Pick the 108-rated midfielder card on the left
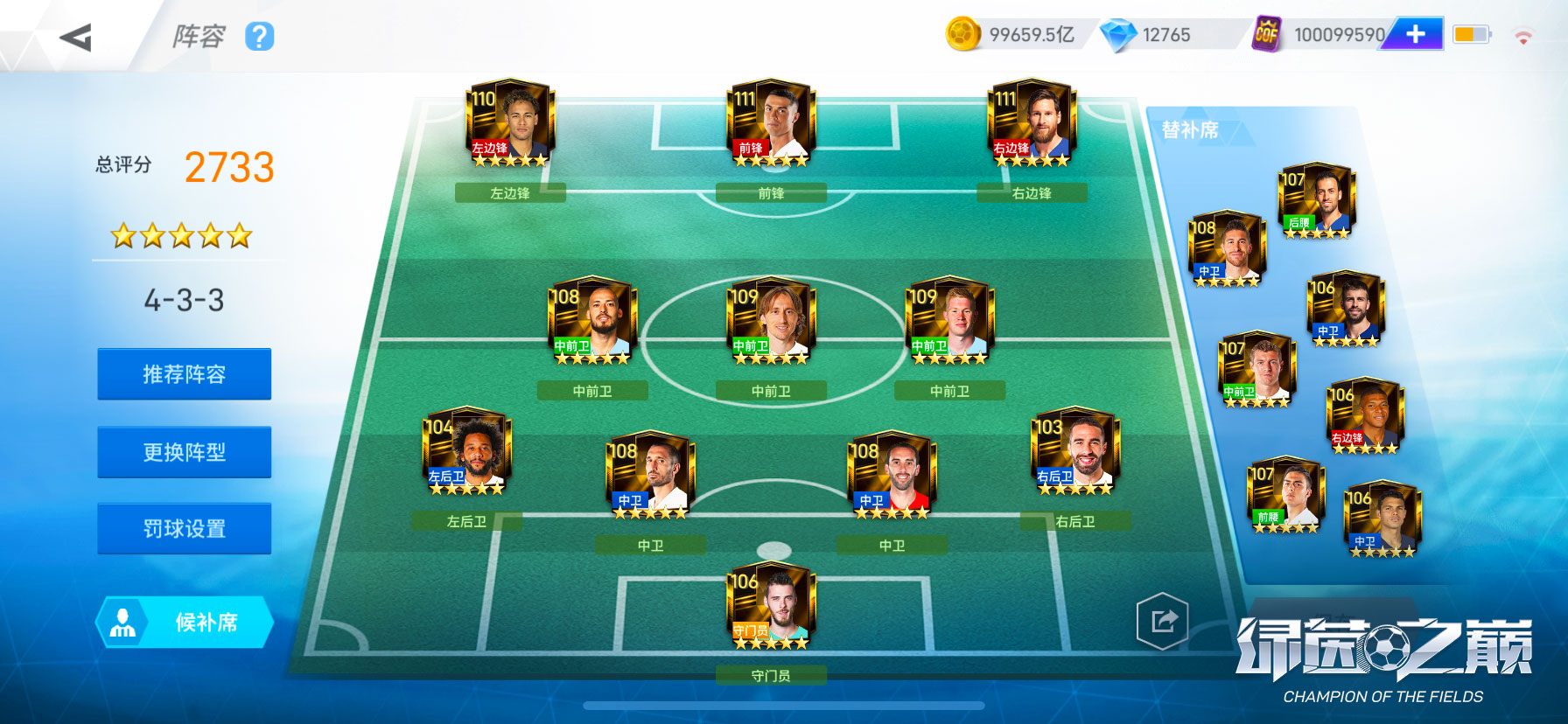The width and height of the screenshot is (1568, 724). point(591,321)
